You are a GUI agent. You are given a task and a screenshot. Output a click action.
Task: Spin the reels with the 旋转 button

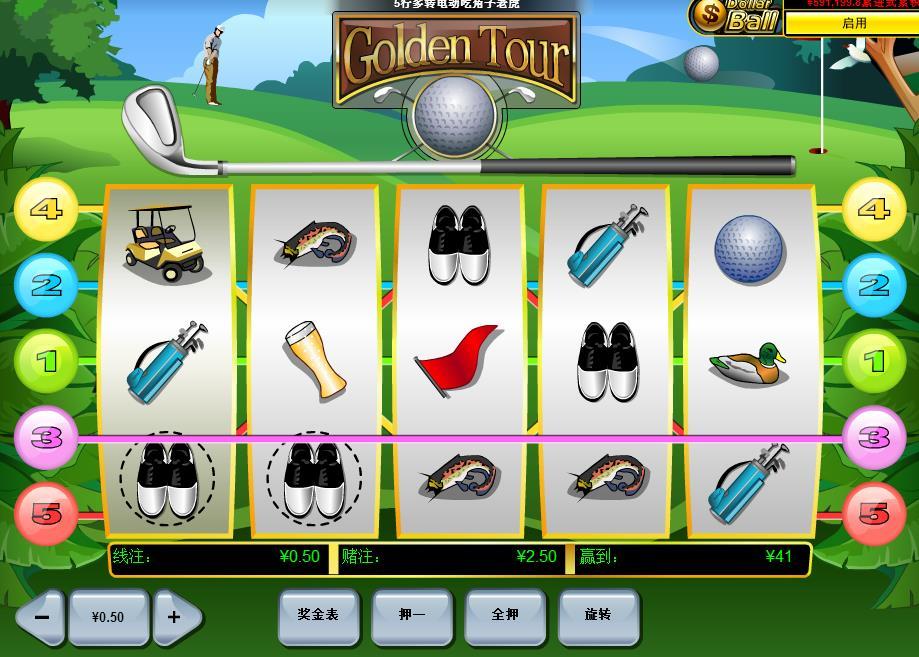coord(598,615)
